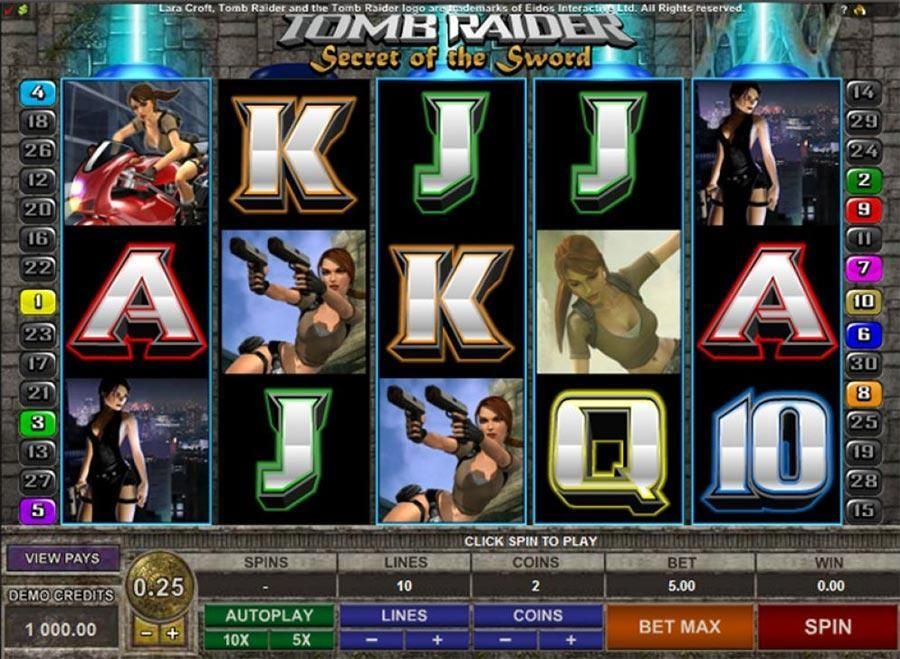Choose payline number 9 red marker
Viewport: 900px width, 659px height.
point(863,210)
